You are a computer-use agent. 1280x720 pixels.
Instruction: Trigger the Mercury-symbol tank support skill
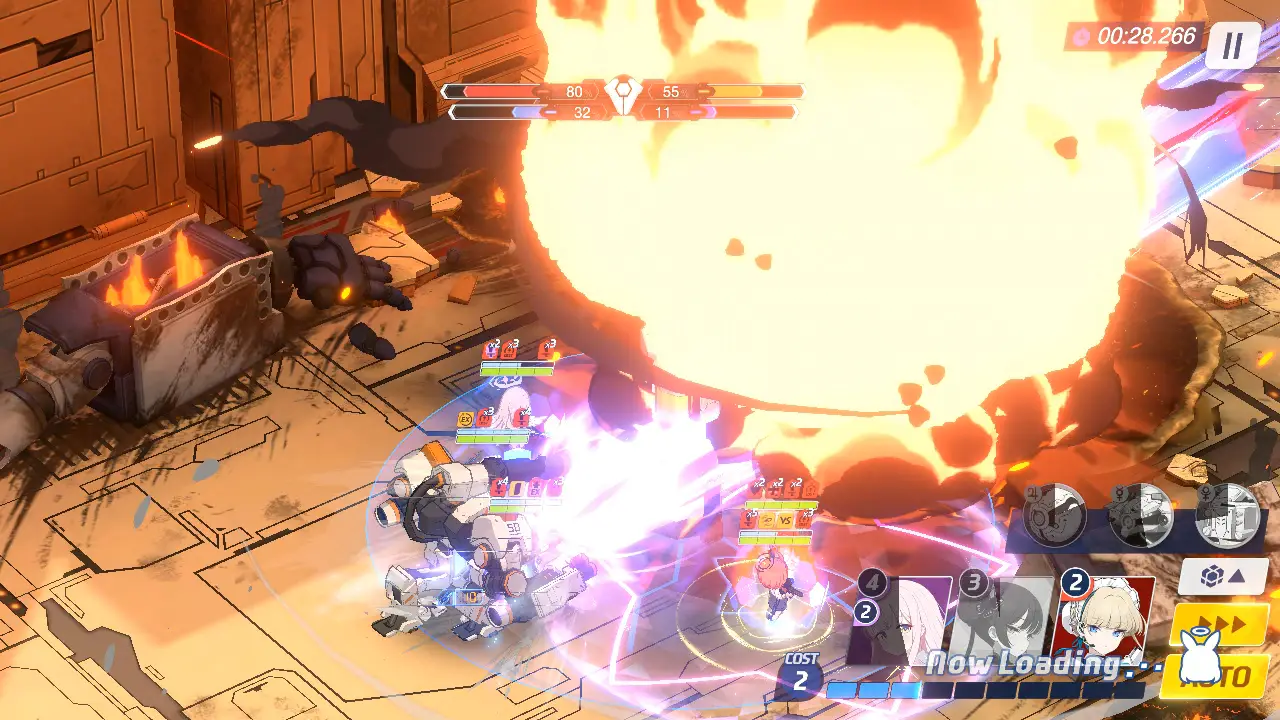[x=1141, y=515]
